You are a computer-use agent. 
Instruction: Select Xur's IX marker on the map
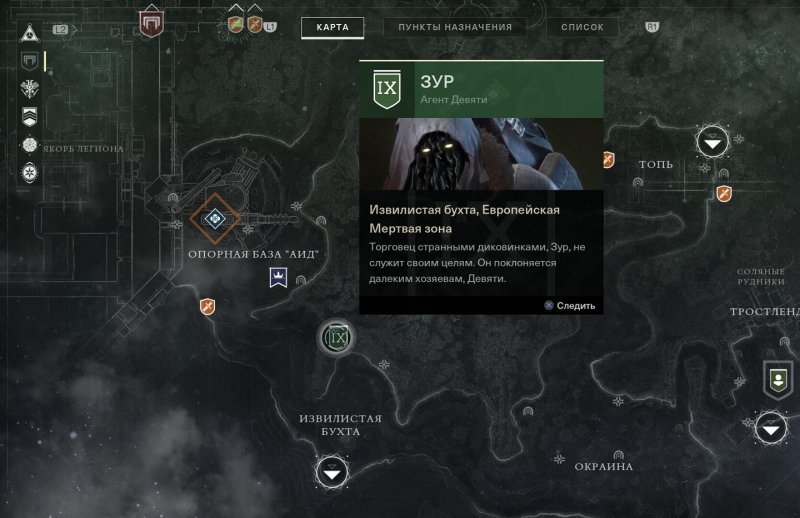tap(337, 339)
